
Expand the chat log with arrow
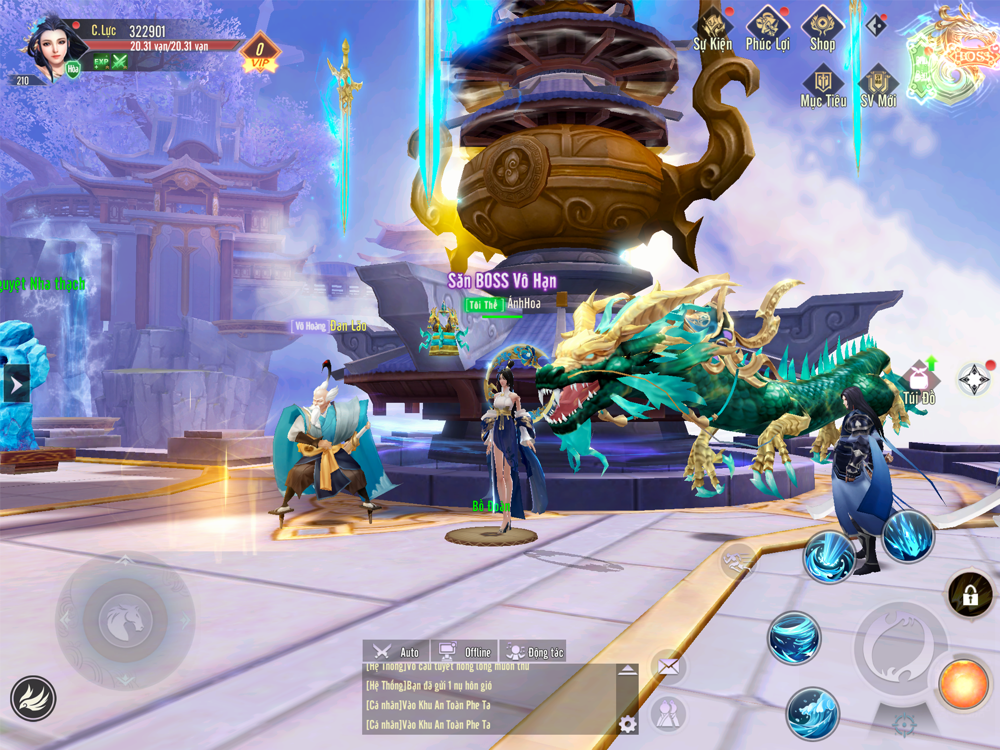pyautogui.click(x=627, y=670)
